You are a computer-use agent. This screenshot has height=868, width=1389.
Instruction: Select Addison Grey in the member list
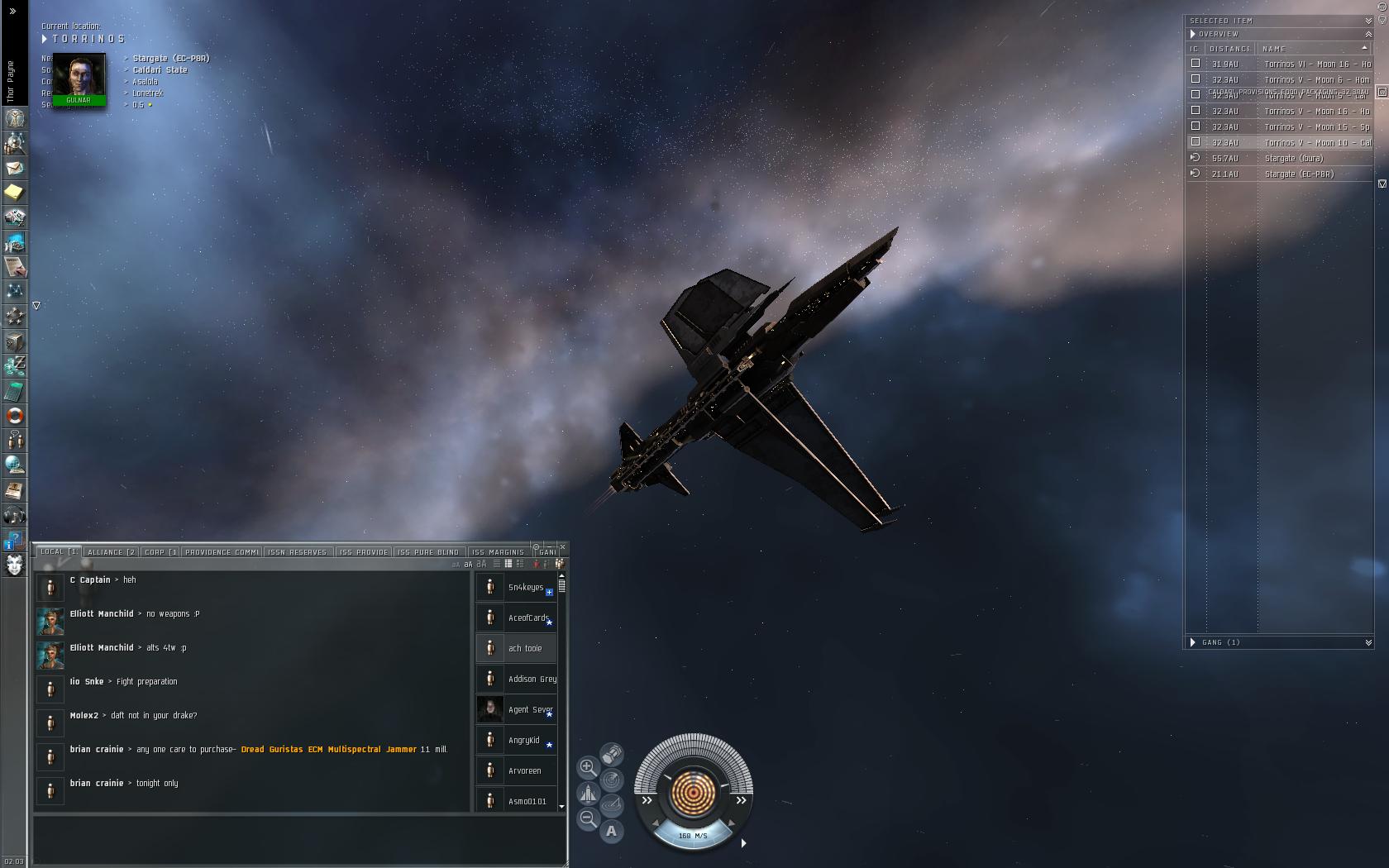[x=532, y=680]
